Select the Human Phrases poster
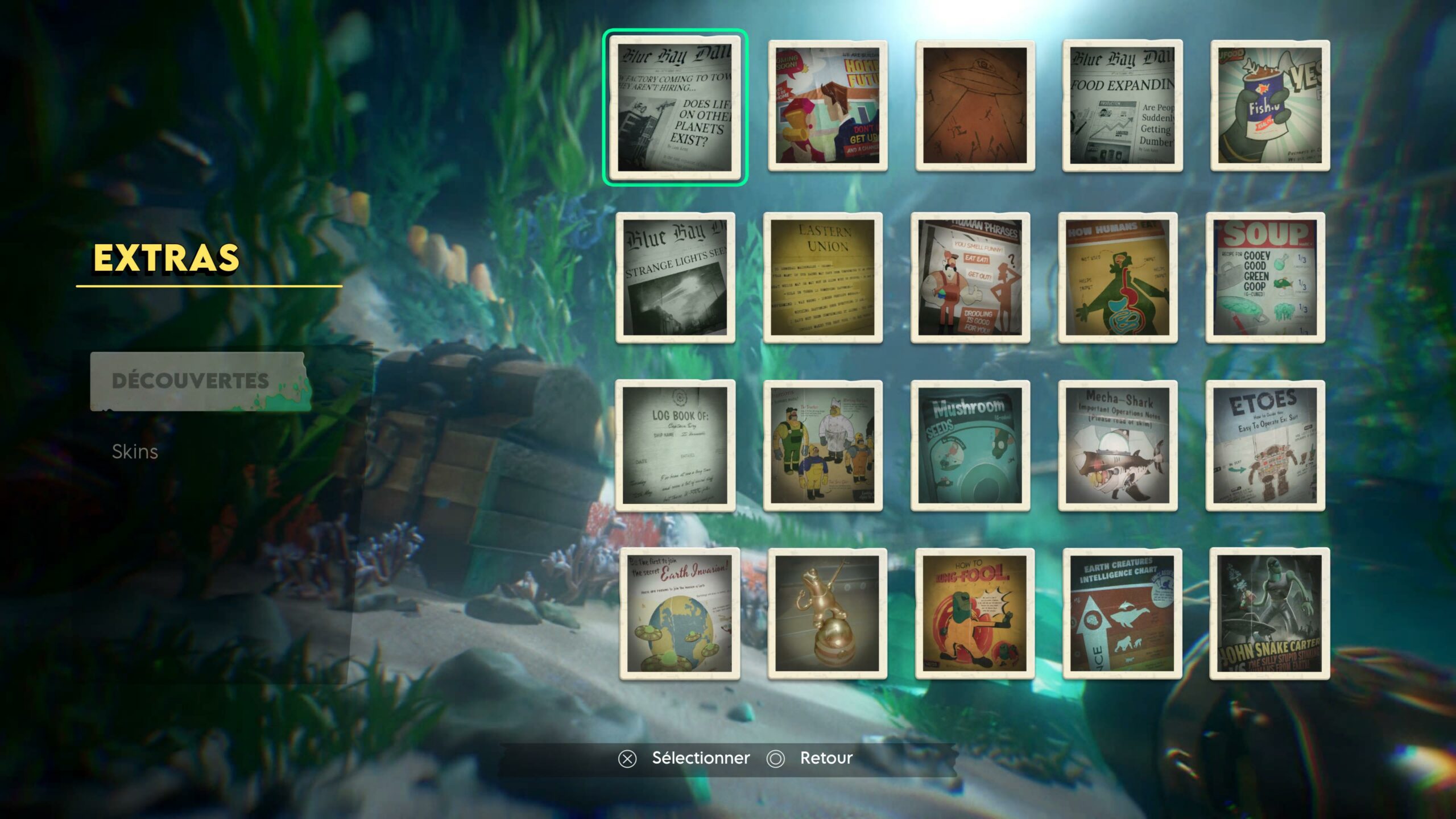The height and width of the screenshot is (819, 1456). 970,278
